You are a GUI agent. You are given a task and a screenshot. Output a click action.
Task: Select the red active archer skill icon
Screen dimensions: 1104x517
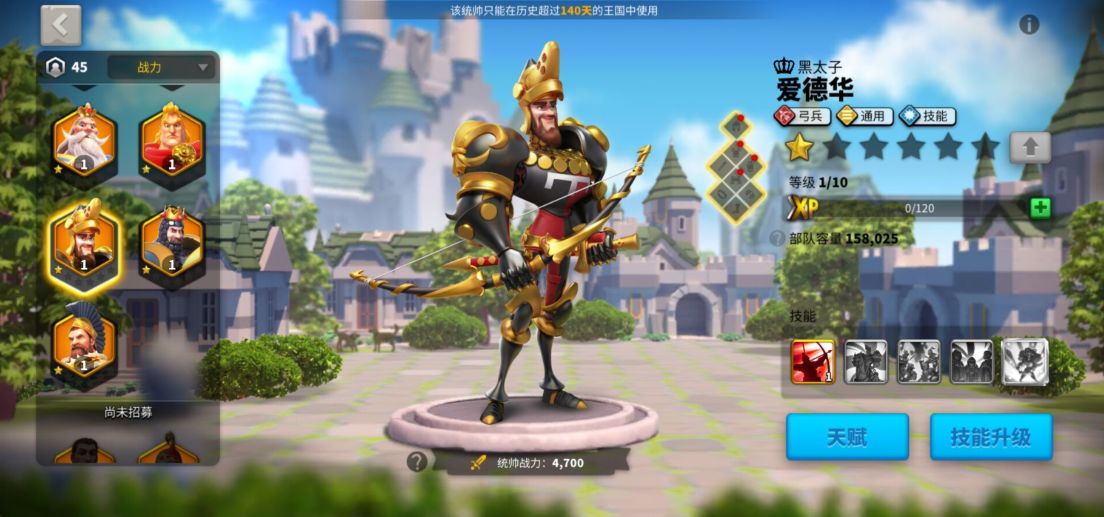coord(813,361)
